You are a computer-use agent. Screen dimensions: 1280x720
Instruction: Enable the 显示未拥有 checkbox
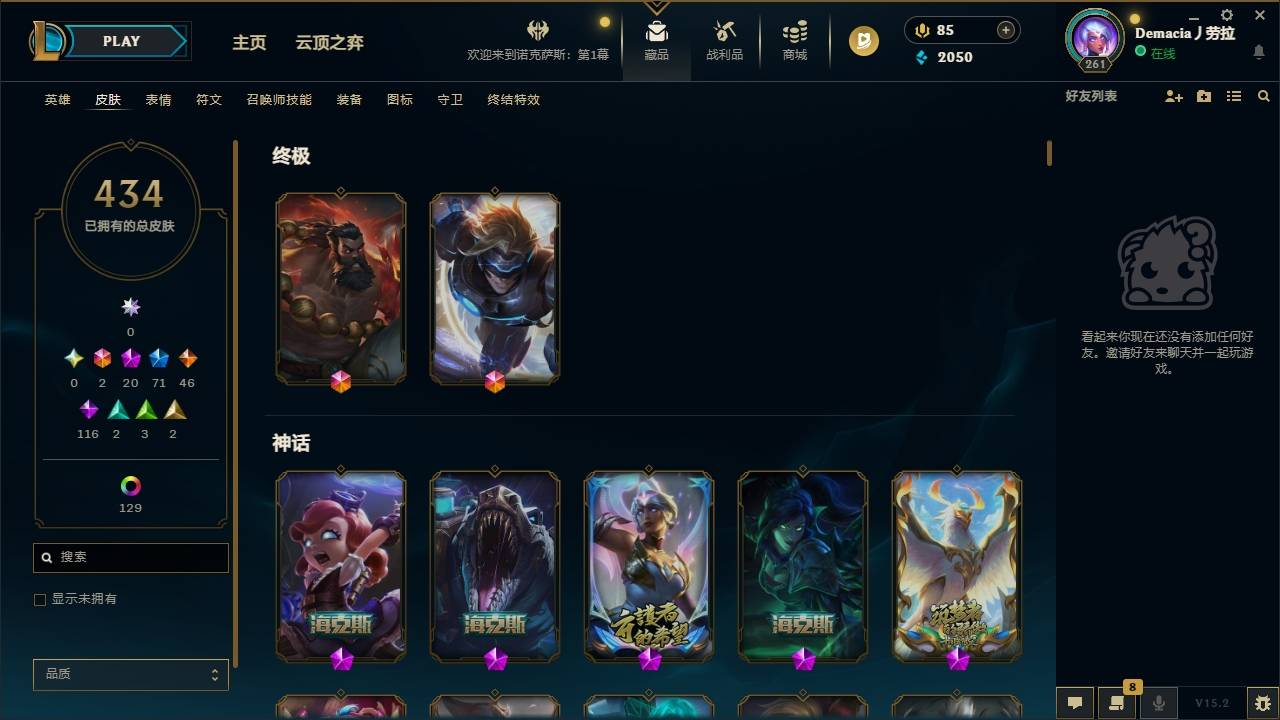(x=40, y=599)
